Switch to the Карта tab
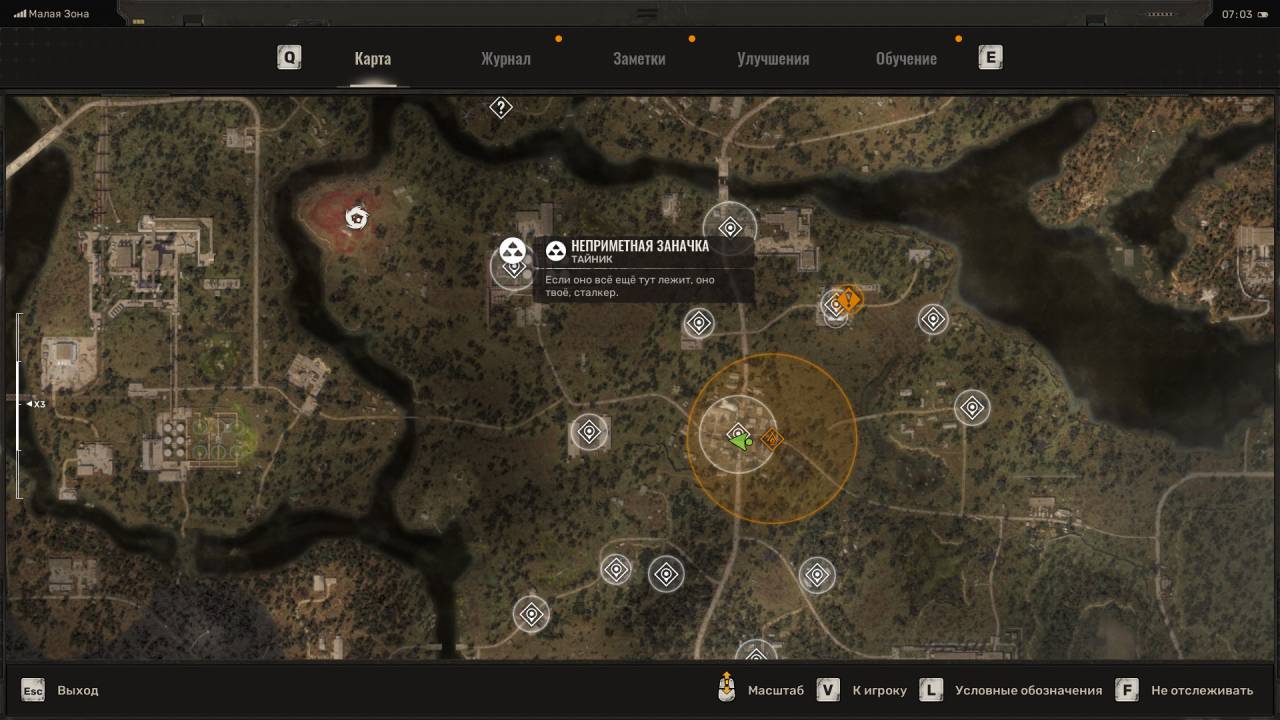 pyautogui.click(x=372, y=58)
